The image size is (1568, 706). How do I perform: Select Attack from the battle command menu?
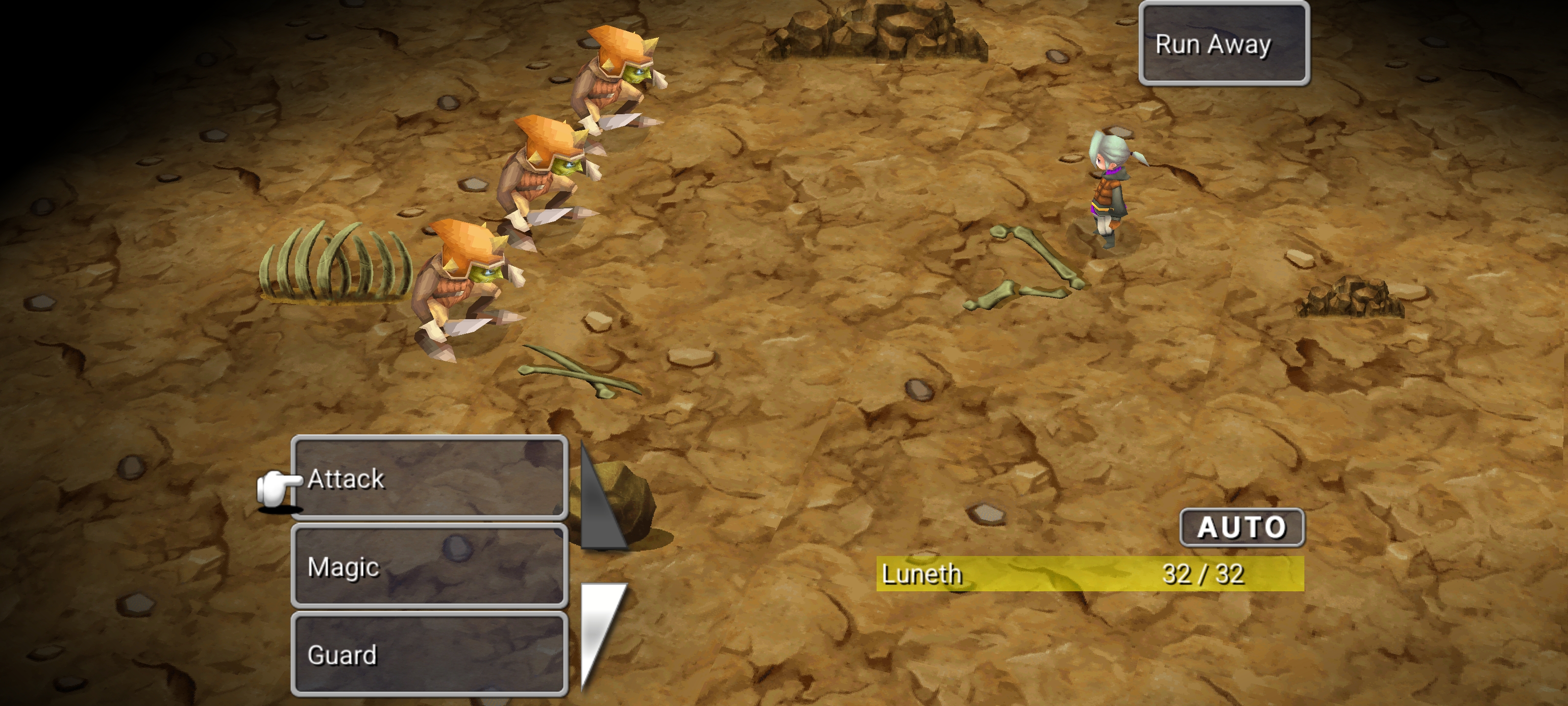[x=429, y=479]
